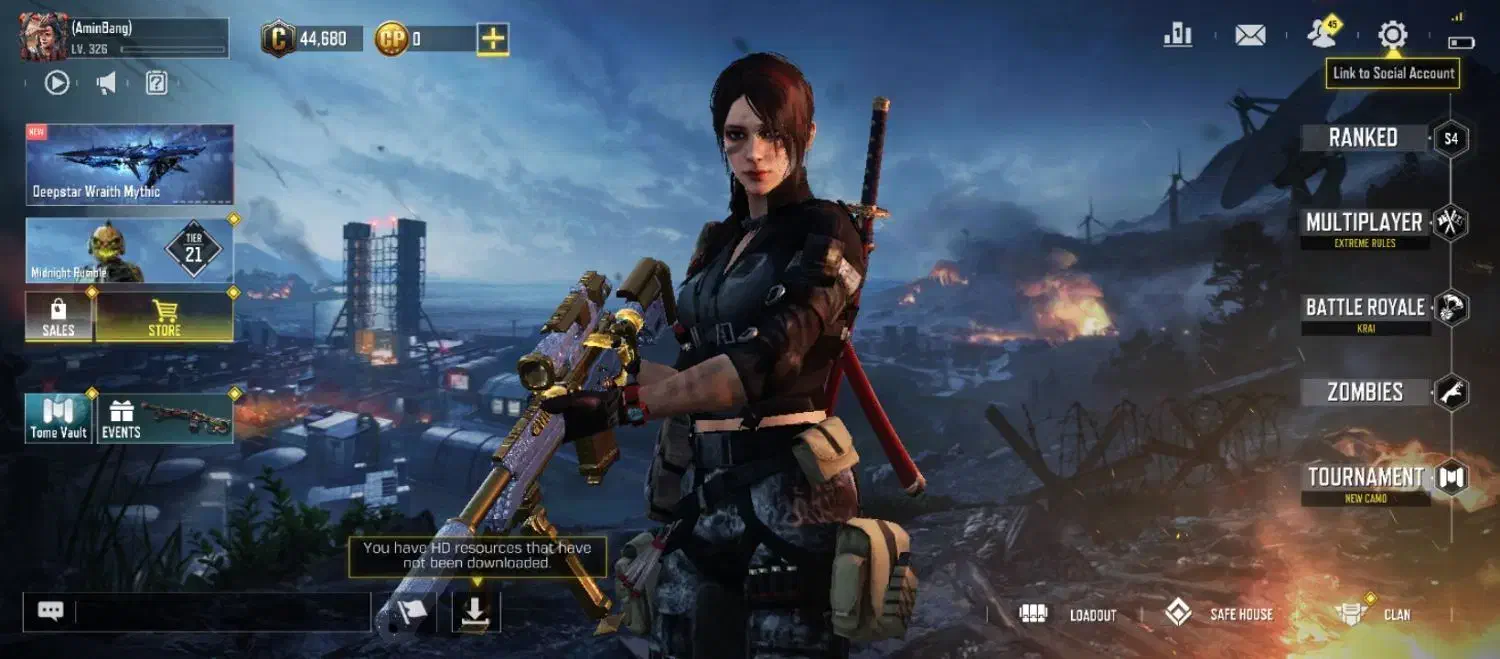This screenshot has height=659, width=1500.
Task: Download HD resources with the download icon
Action: [x=476, y=612]
